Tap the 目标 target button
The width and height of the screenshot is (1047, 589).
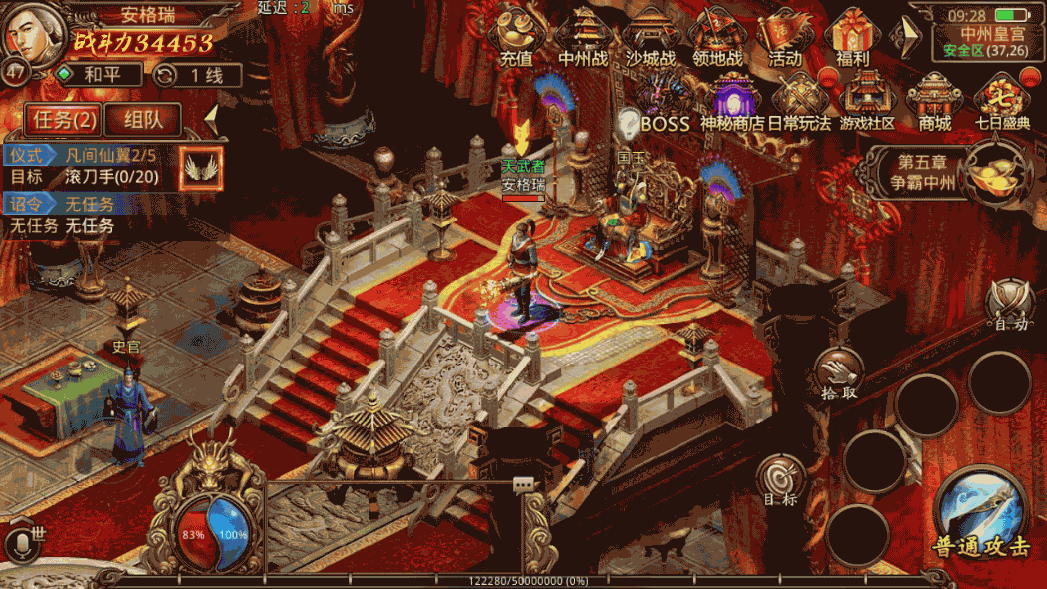coord(781,481)
